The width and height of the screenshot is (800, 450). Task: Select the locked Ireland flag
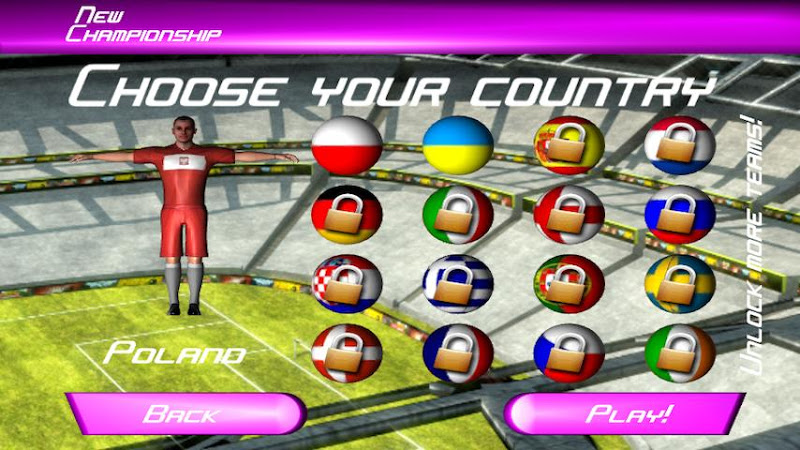click(x=679, y=352)
